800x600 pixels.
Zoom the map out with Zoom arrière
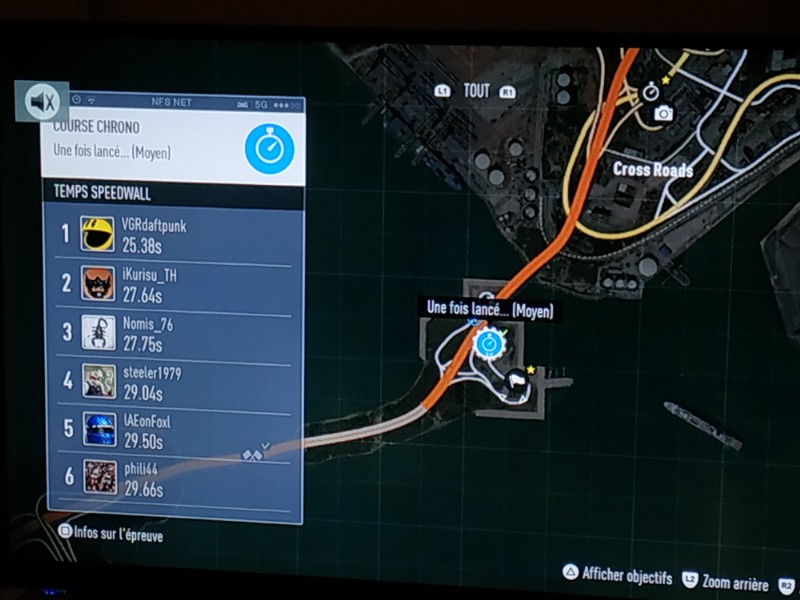(727, 580)
